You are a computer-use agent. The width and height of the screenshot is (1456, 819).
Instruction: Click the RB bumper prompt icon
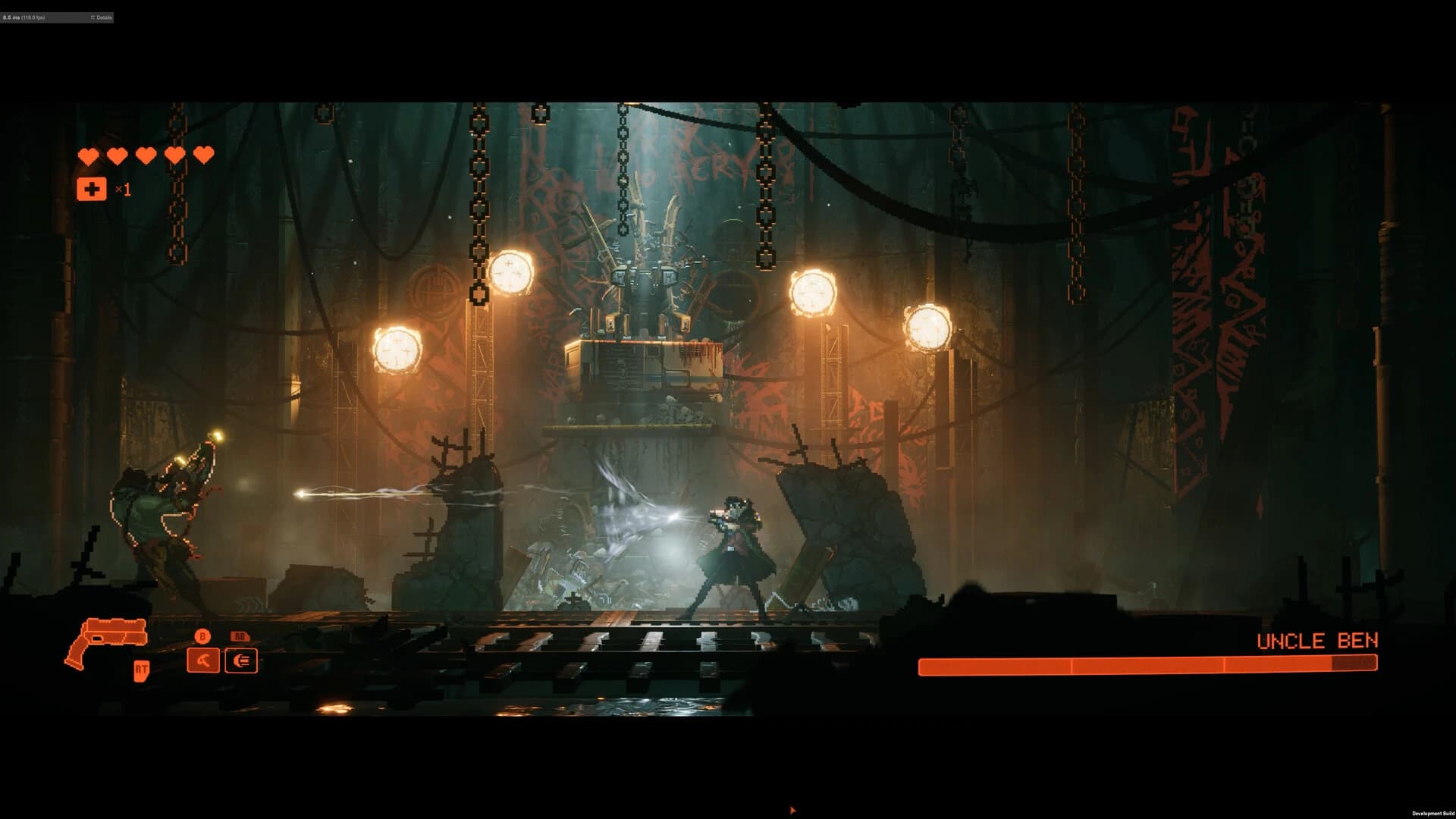coord(238,636)
